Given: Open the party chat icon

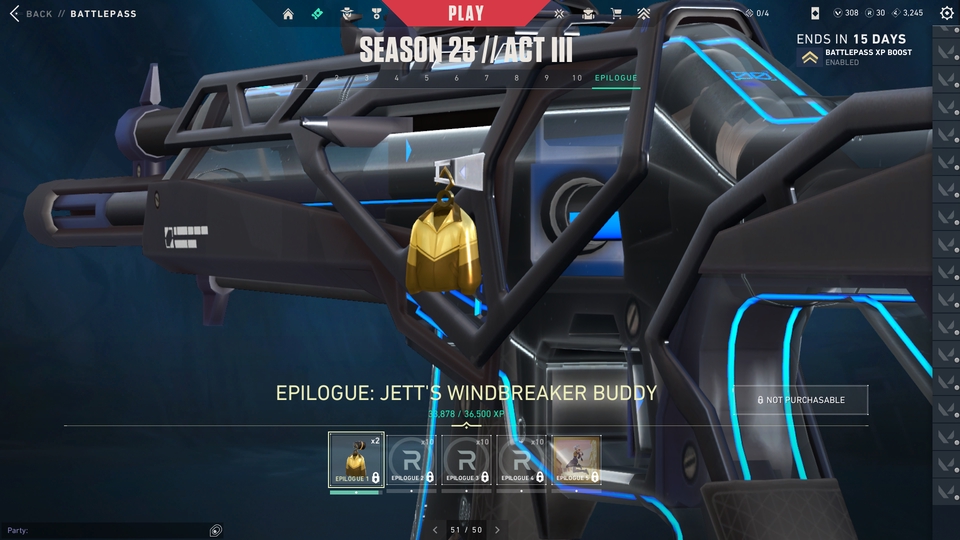Looking at the screenshot, I should pos(216,530).
